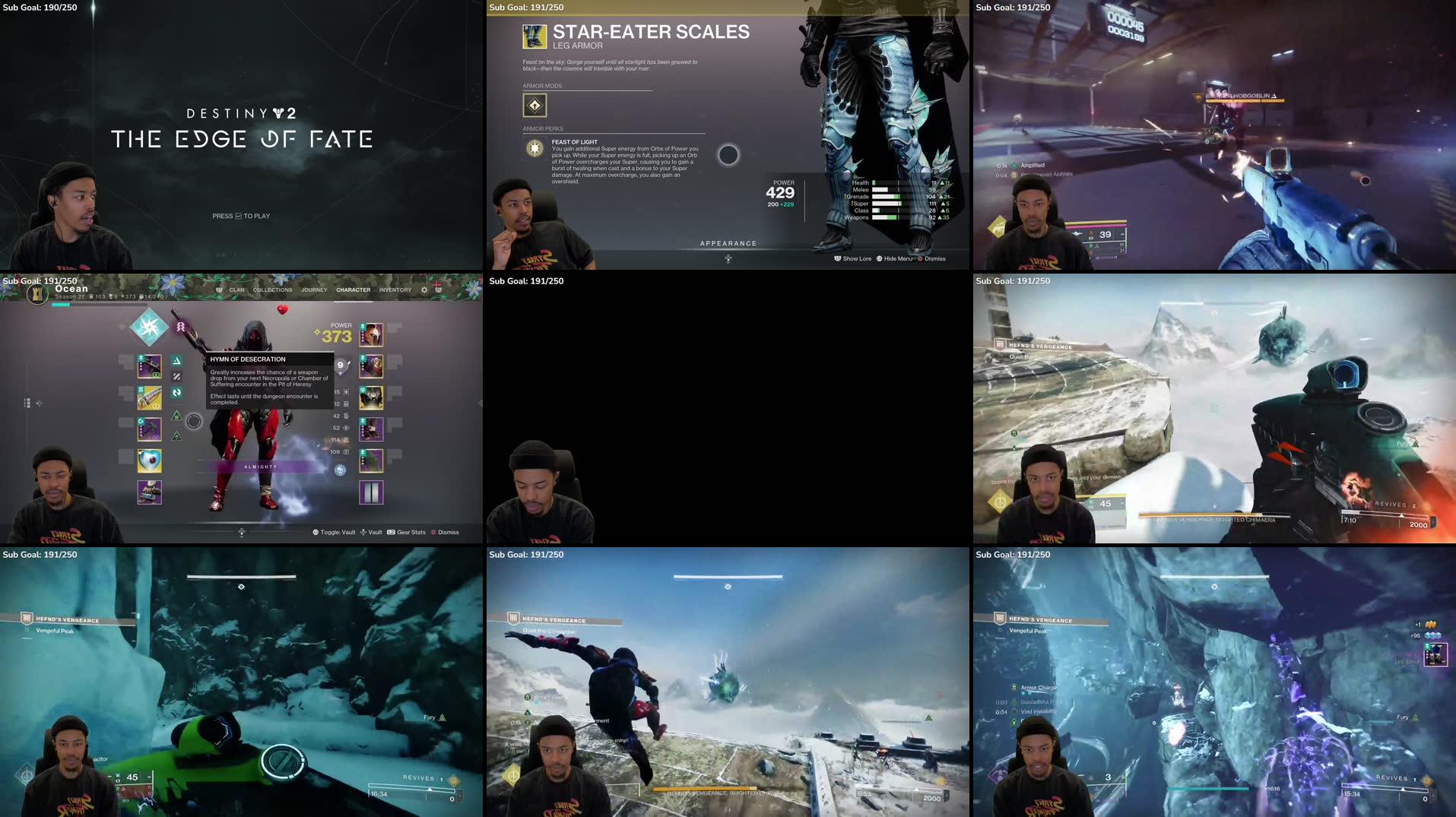Open the Appearance section

tap(728, 244)
